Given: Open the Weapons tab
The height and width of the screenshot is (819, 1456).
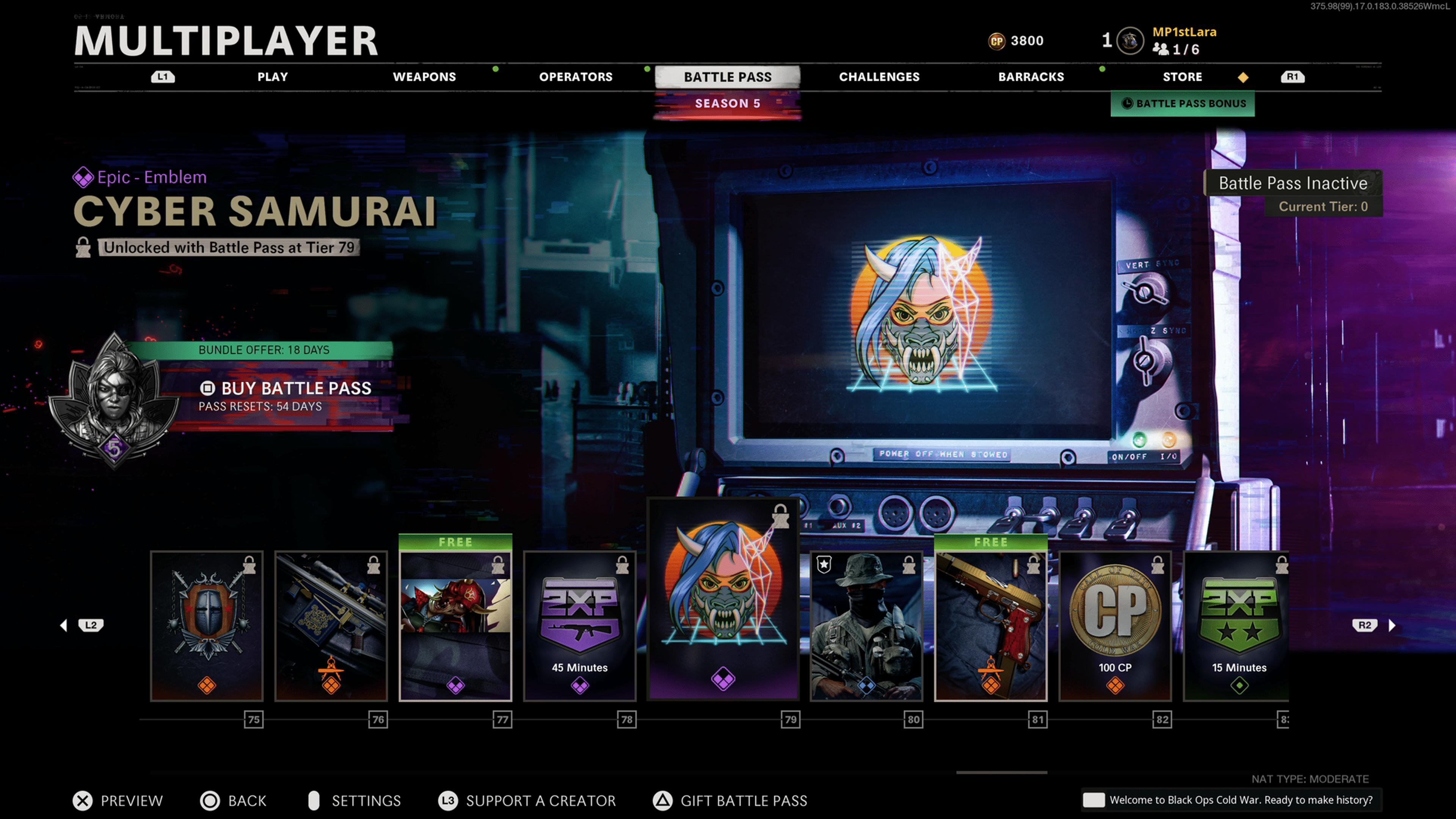Looking at the screenshot, I should point(424,77).
